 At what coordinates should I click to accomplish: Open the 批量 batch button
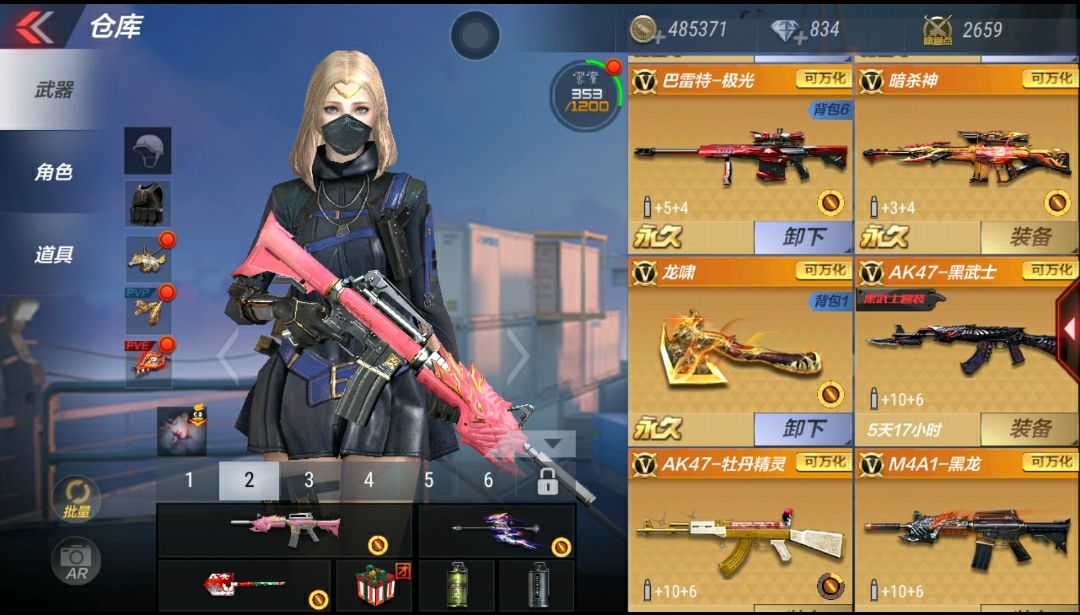coord(77,499)
